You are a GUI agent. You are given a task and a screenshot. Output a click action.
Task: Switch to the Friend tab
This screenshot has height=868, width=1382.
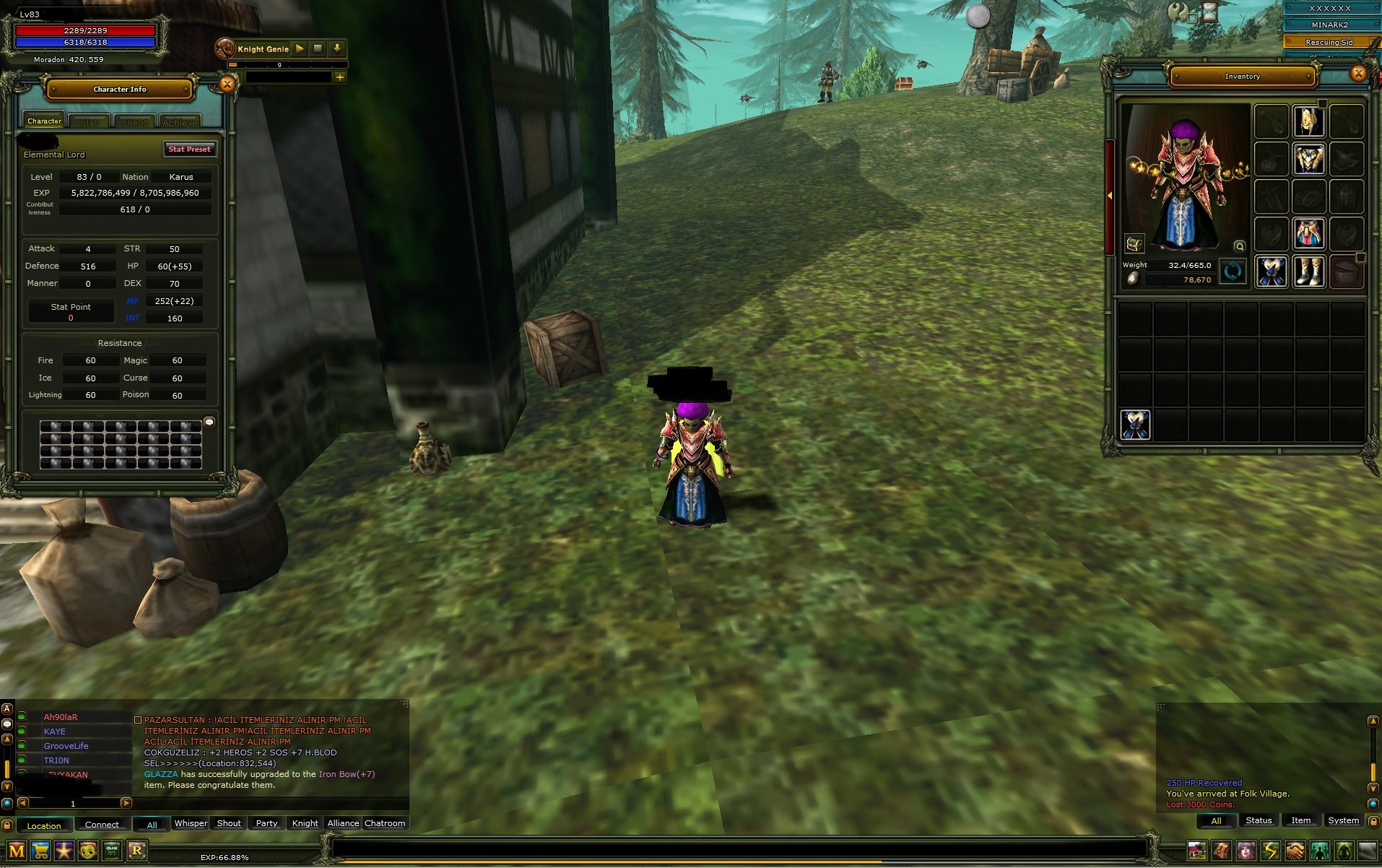(x=134, y=121)
